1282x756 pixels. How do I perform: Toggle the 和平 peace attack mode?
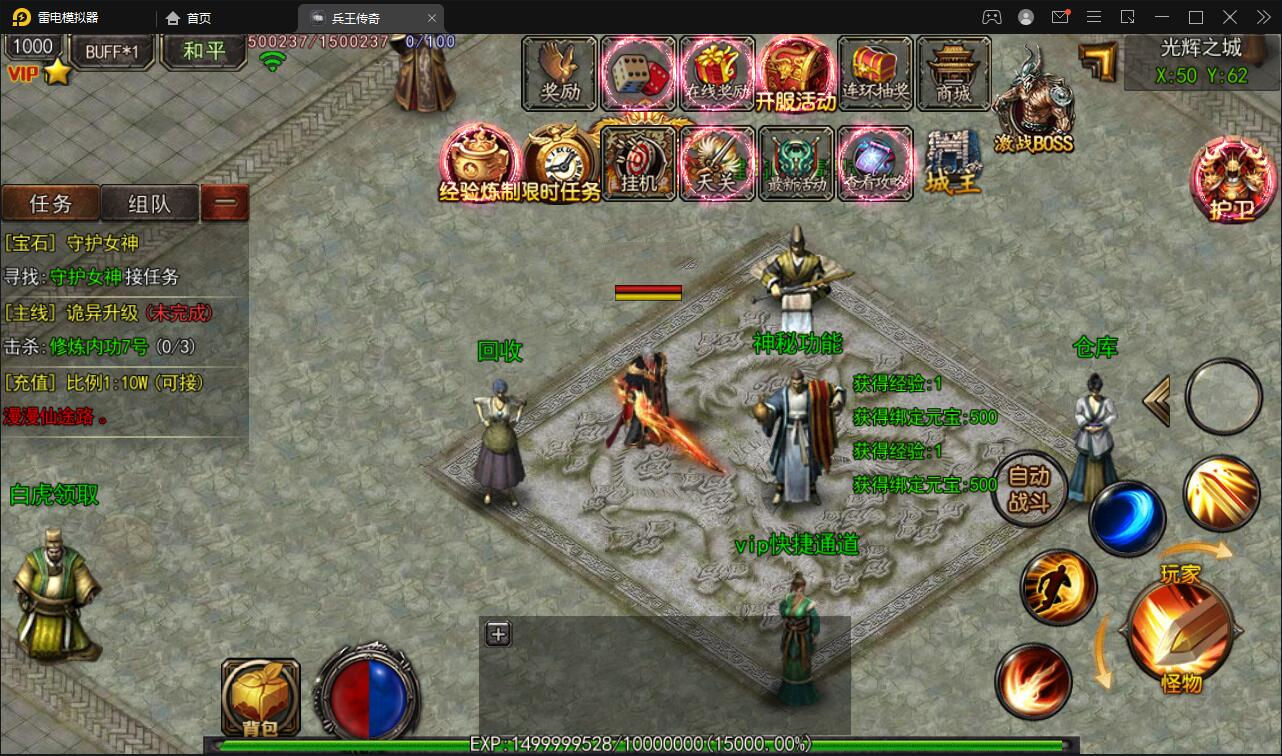pos(203,51)
